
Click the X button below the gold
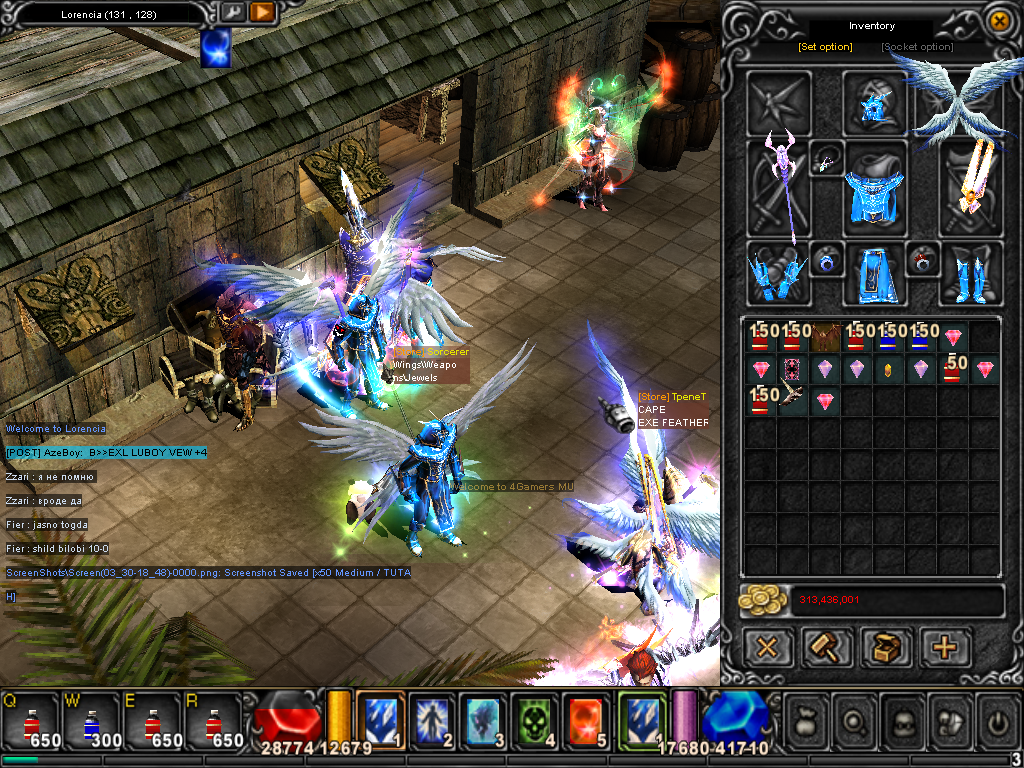(768, 647)
